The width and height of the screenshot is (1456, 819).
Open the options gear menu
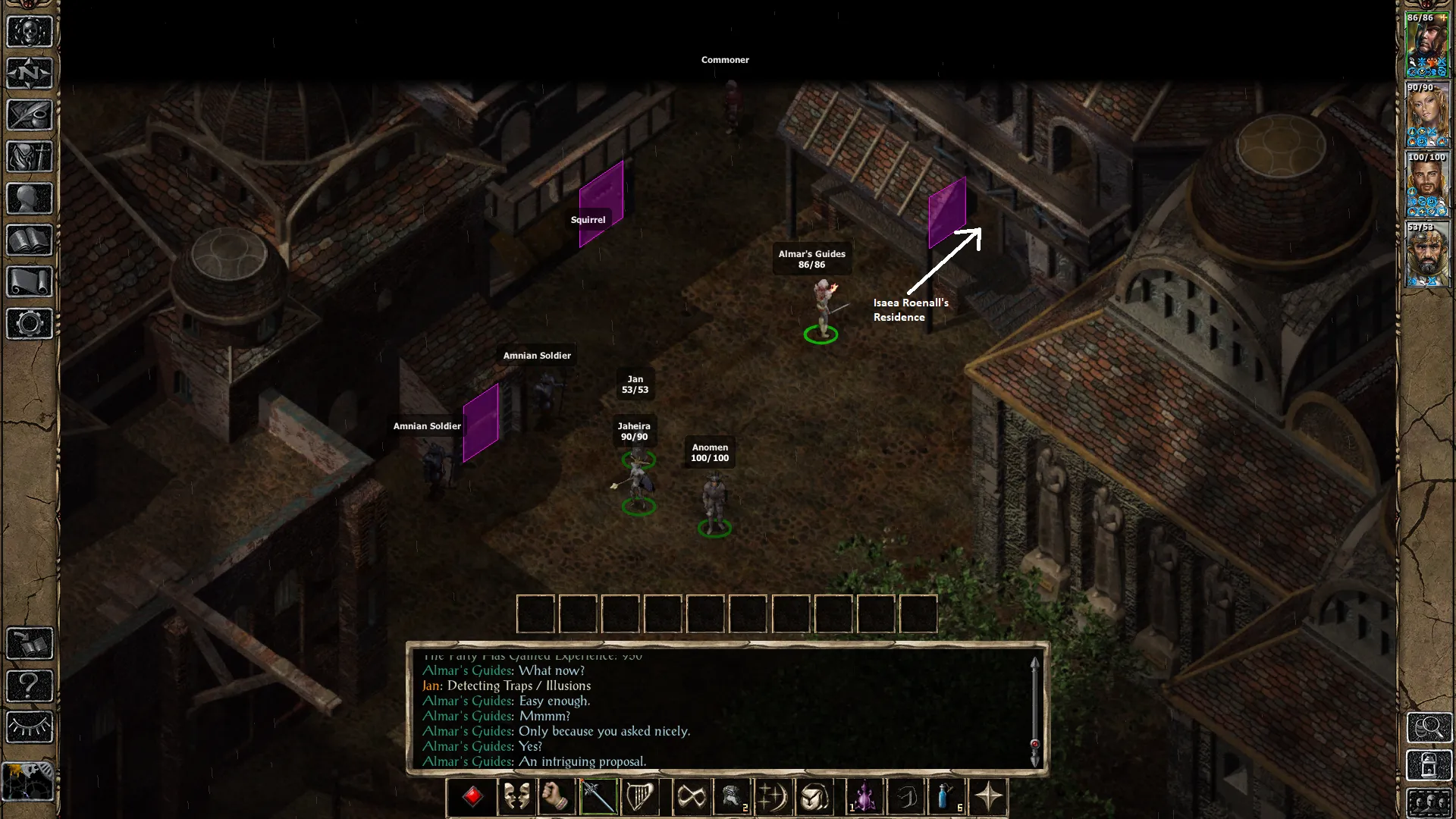pyautogui.click(x=30, y=324)
